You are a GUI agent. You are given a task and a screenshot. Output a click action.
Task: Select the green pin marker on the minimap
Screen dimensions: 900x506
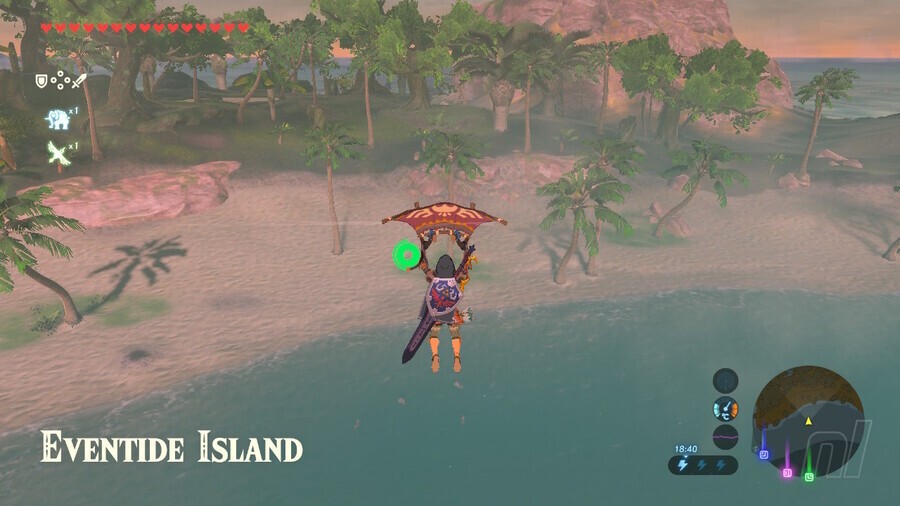click(809, 476)
